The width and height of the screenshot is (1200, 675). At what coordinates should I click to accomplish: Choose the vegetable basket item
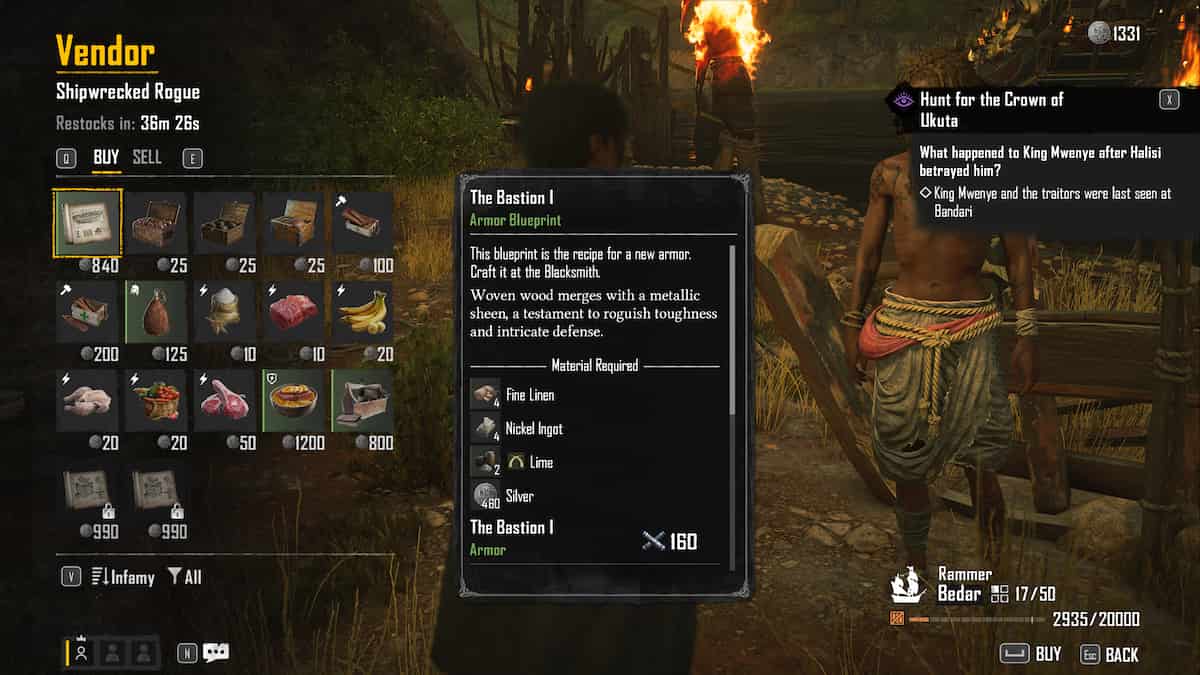[158, 401]
